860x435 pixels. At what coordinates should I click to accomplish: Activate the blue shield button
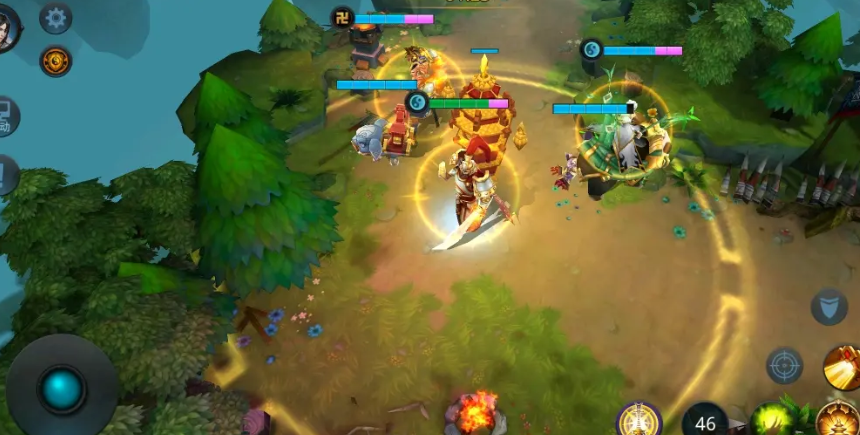point(828,306)
